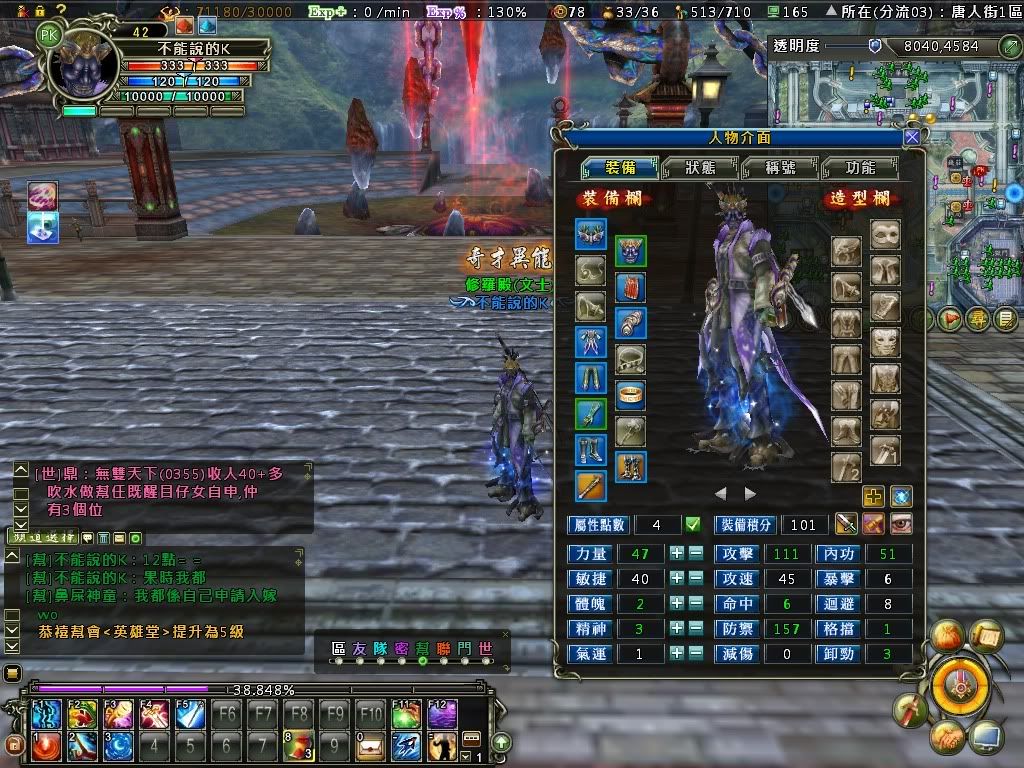Open the envelope item in slot 0
The width and height of the screenshot is (1024, 768).
click(370, 745)
